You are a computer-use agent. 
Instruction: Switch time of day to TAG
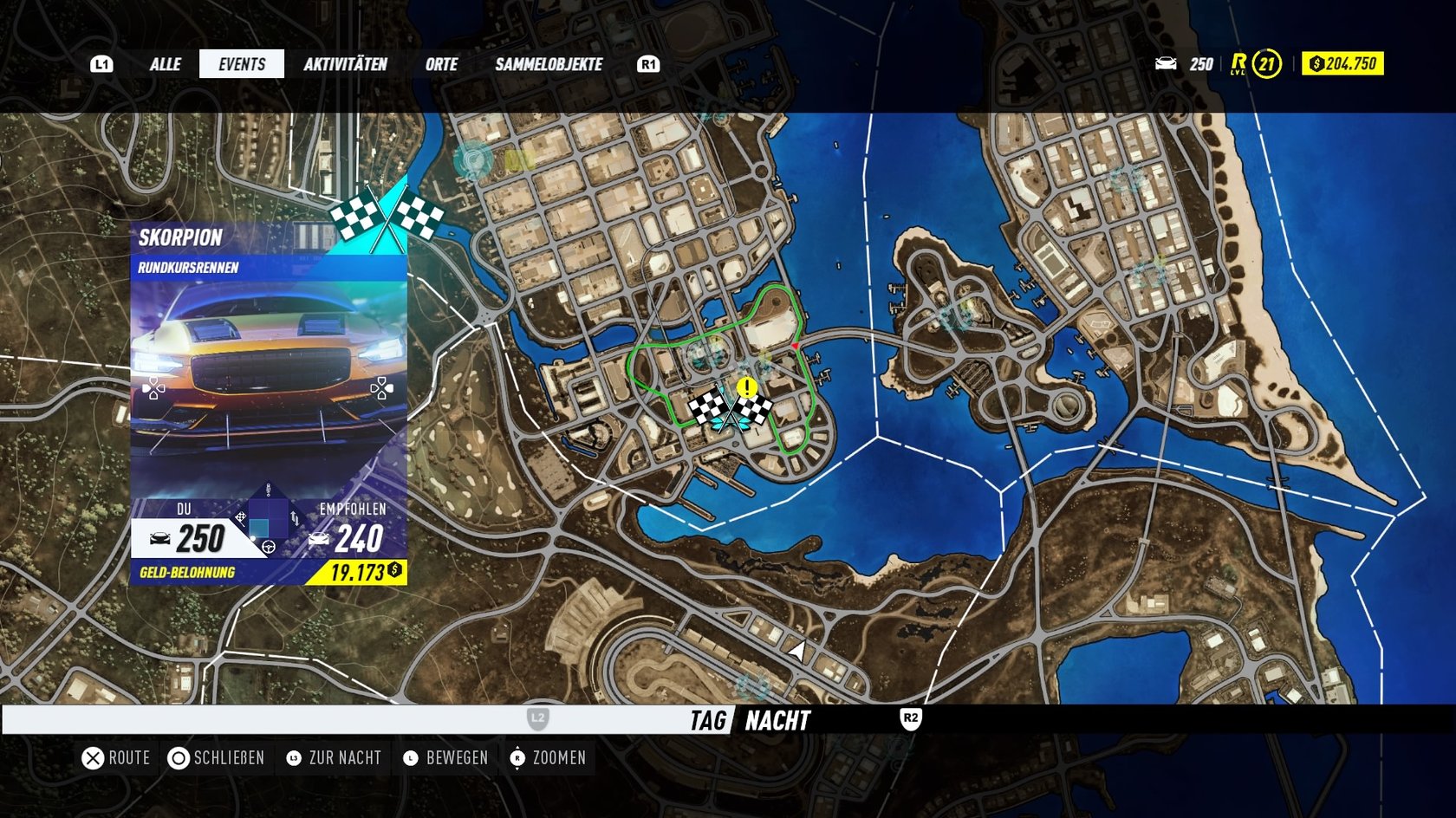[708, 720]
